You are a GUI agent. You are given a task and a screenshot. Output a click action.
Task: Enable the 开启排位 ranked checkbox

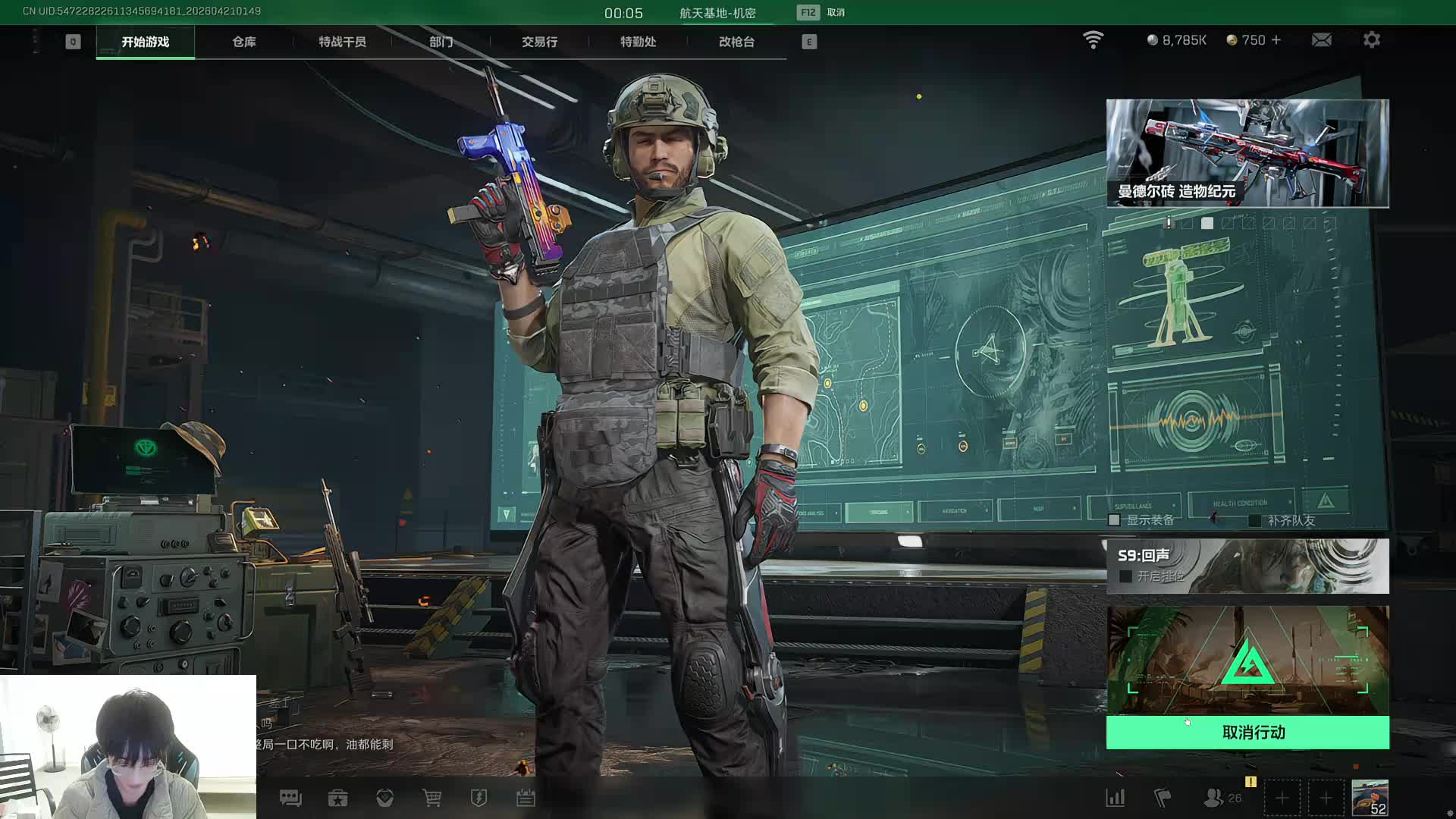[x=1126, y=576]
